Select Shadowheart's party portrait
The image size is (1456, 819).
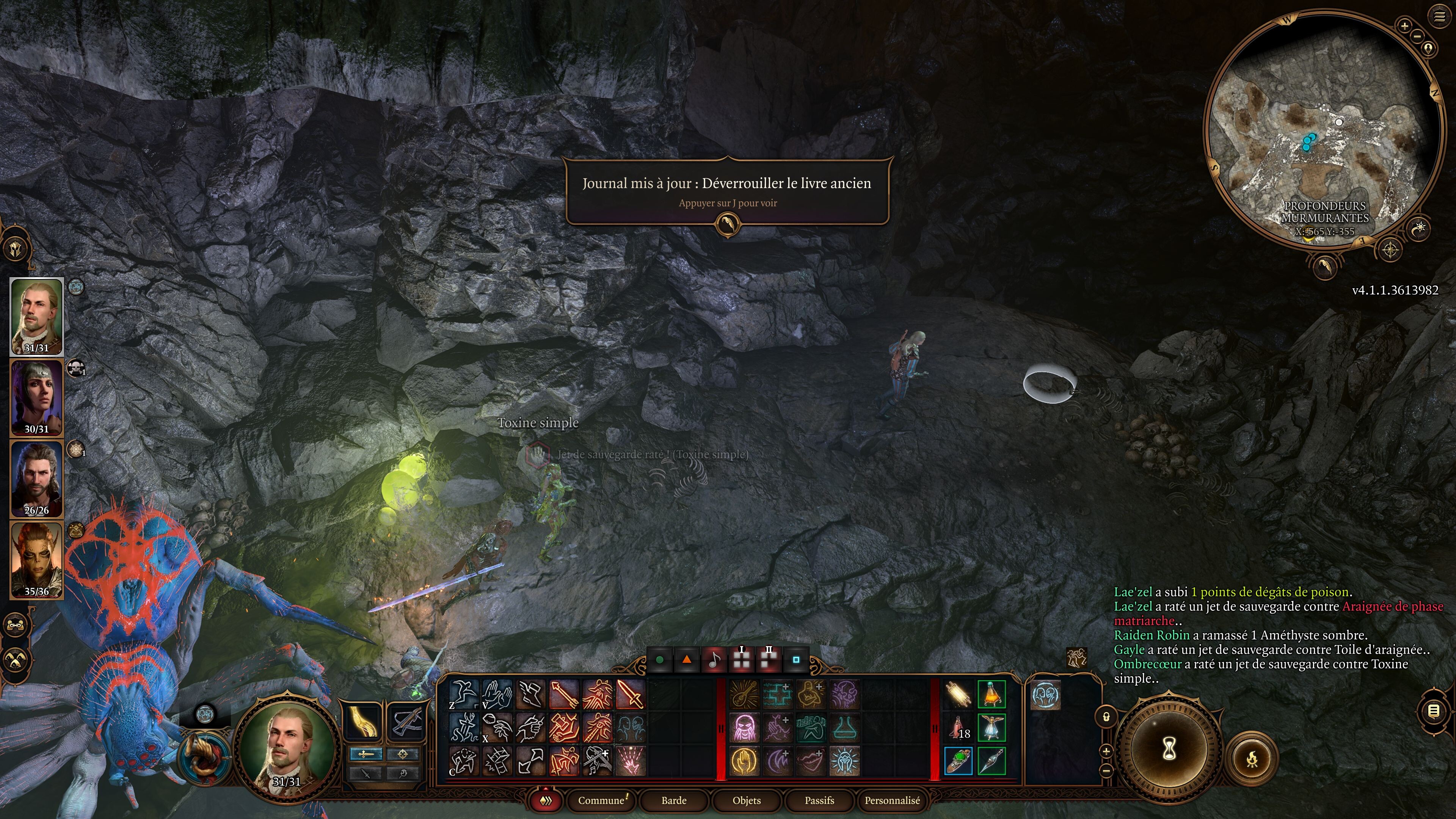point(37,397)
